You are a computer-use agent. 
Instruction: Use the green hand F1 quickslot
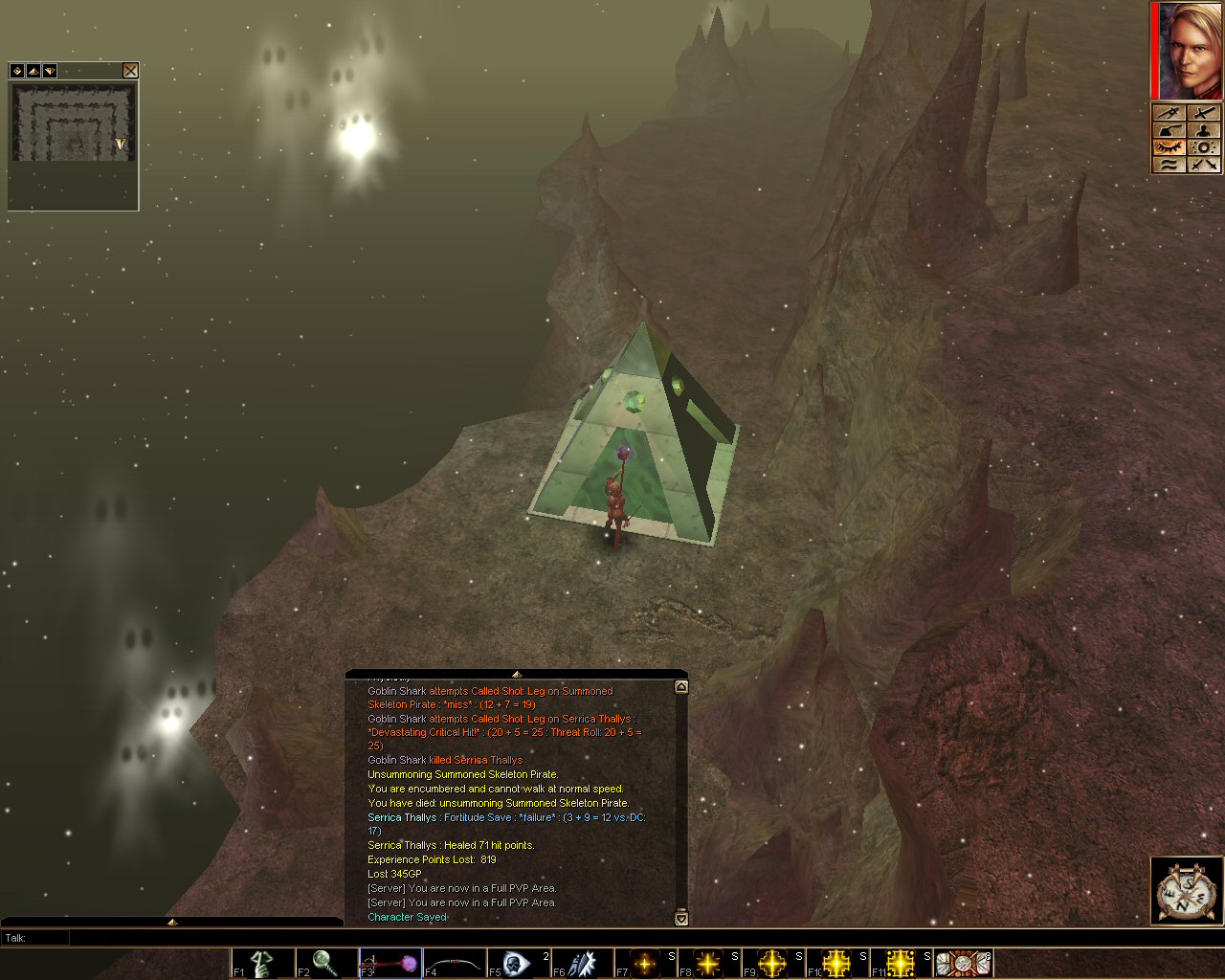click(262, 963)
